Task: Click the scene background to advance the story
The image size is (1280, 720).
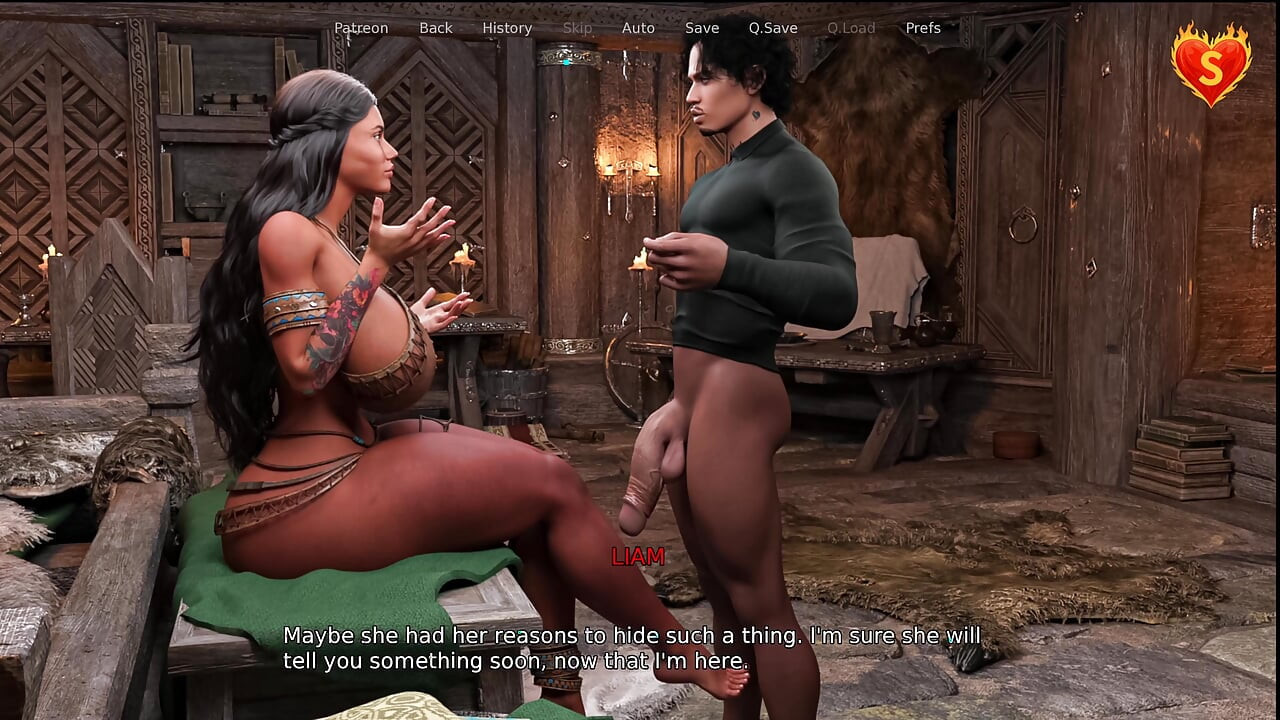Action: [x=1000, y=400]
